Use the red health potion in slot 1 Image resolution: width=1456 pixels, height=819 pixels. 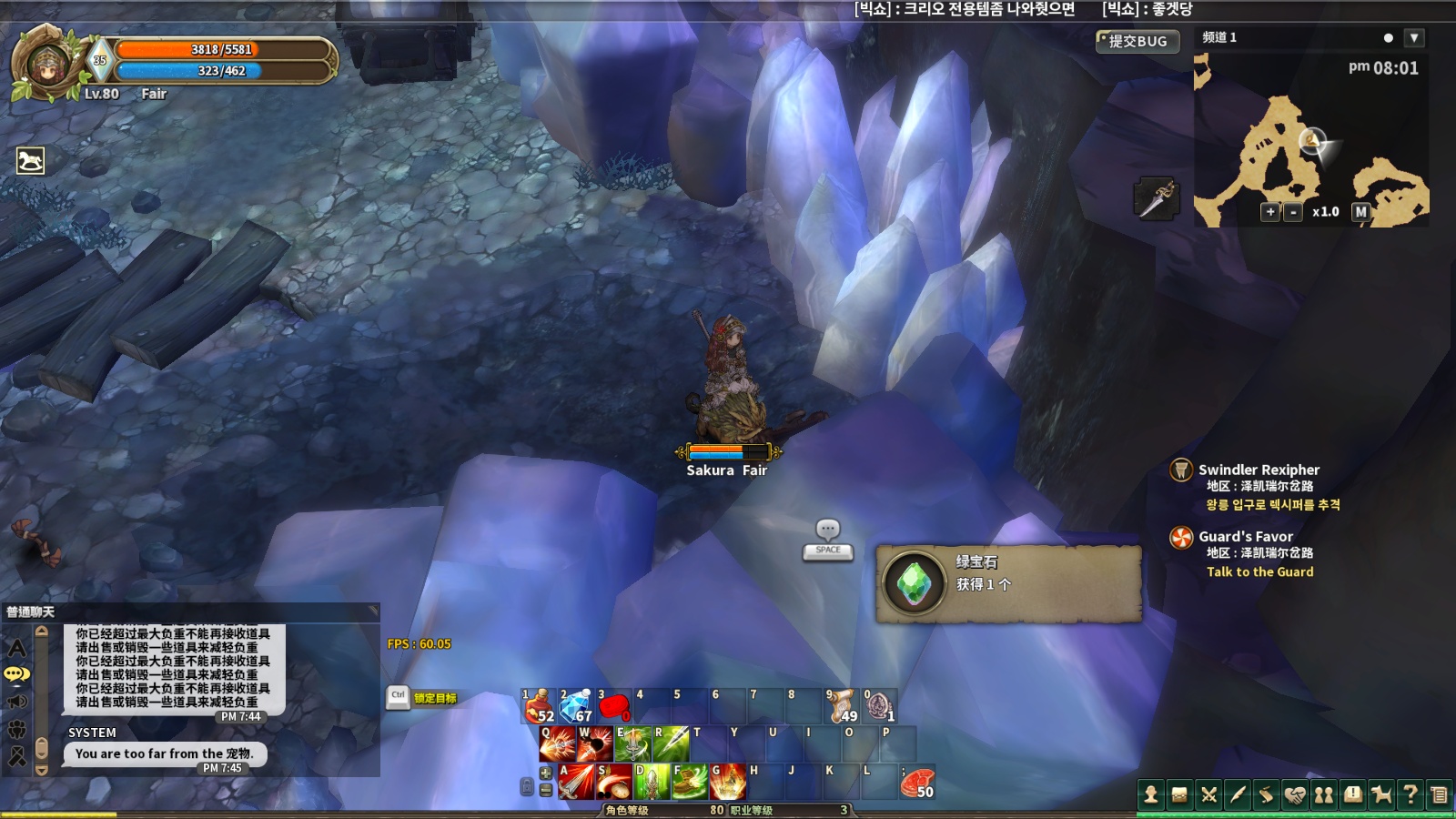[x=540, y=706]
